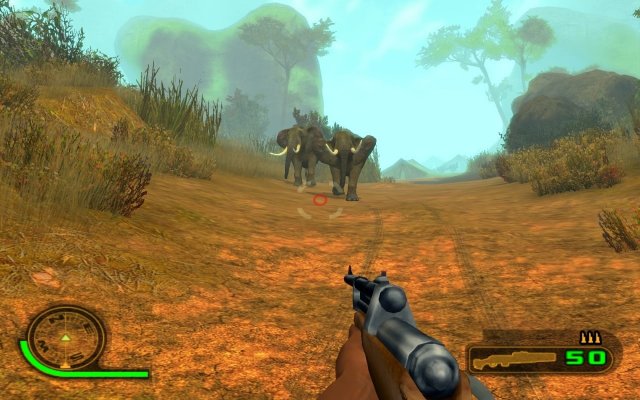Screen dimensions: 640x400
Task: Click the circular compass radar
Action: (66, 338)
